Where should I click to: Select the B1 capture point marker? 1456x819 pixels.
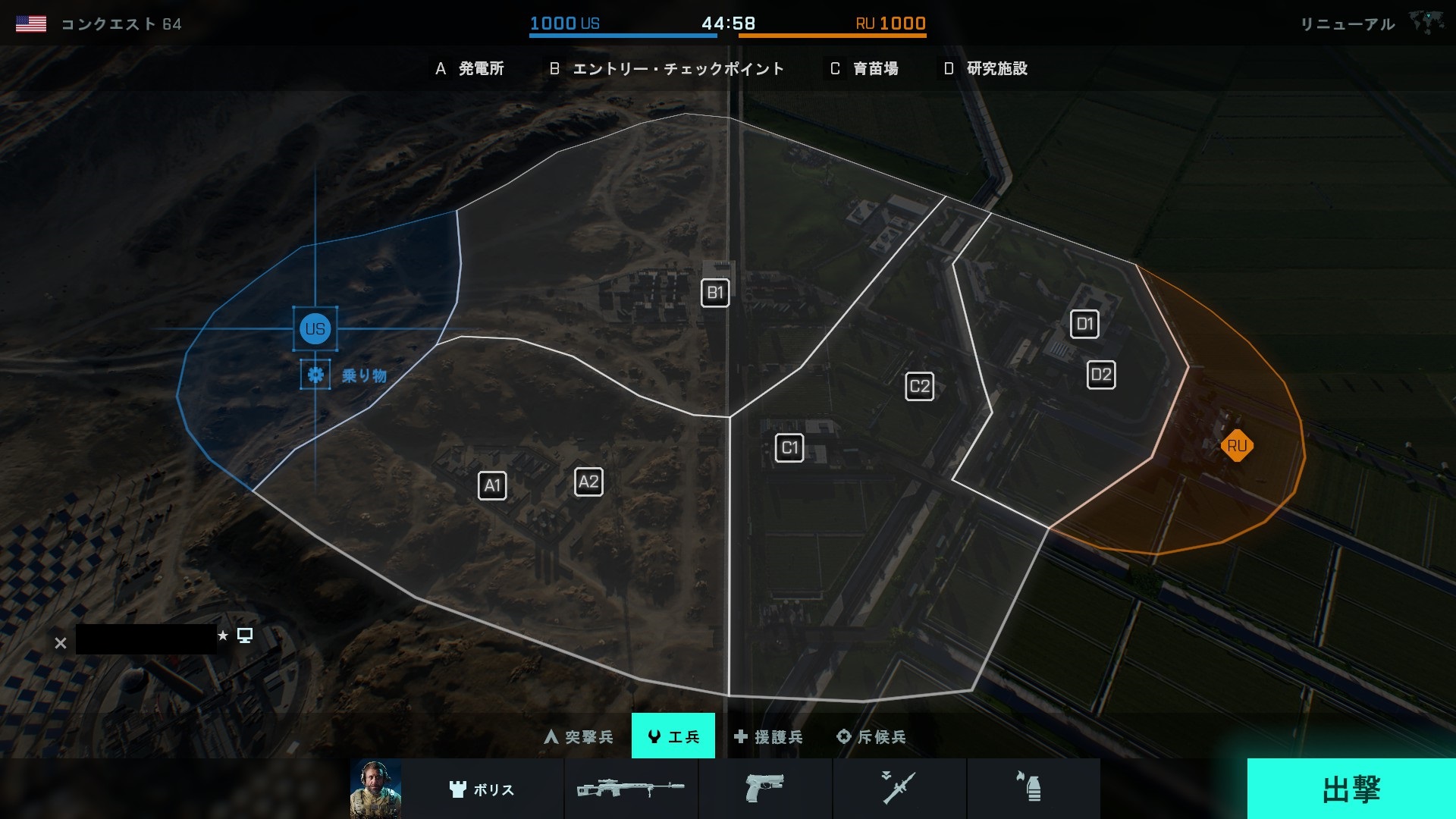point(715,293)
